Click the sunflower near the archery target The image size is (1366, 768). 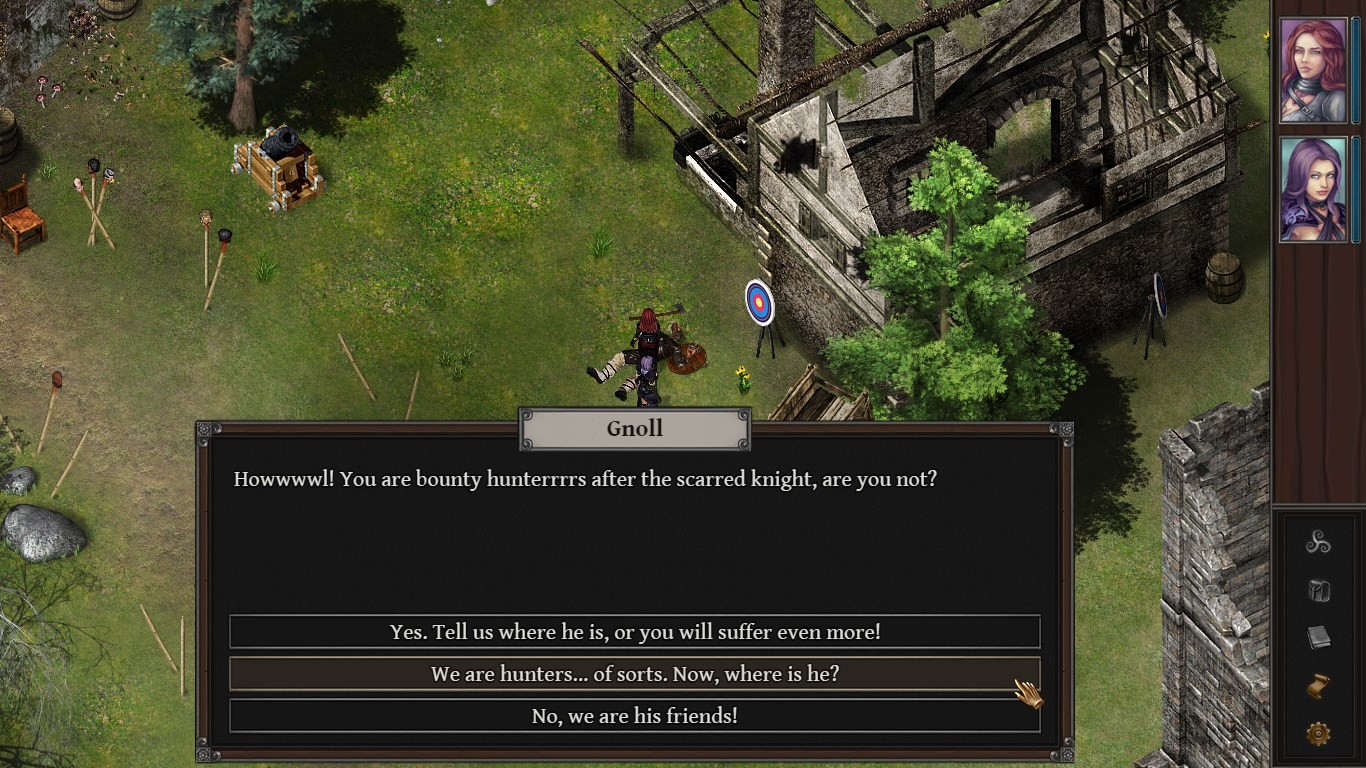(741, 378)
